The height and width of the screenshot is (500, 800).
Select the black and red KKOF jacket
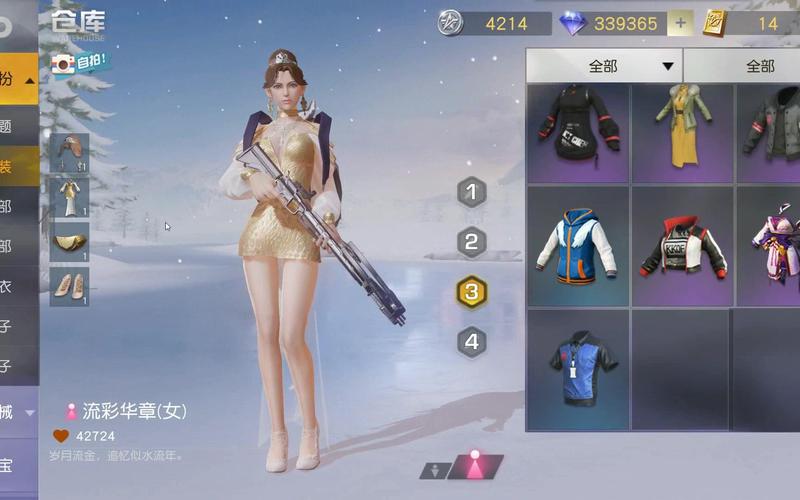coord(683,246)
